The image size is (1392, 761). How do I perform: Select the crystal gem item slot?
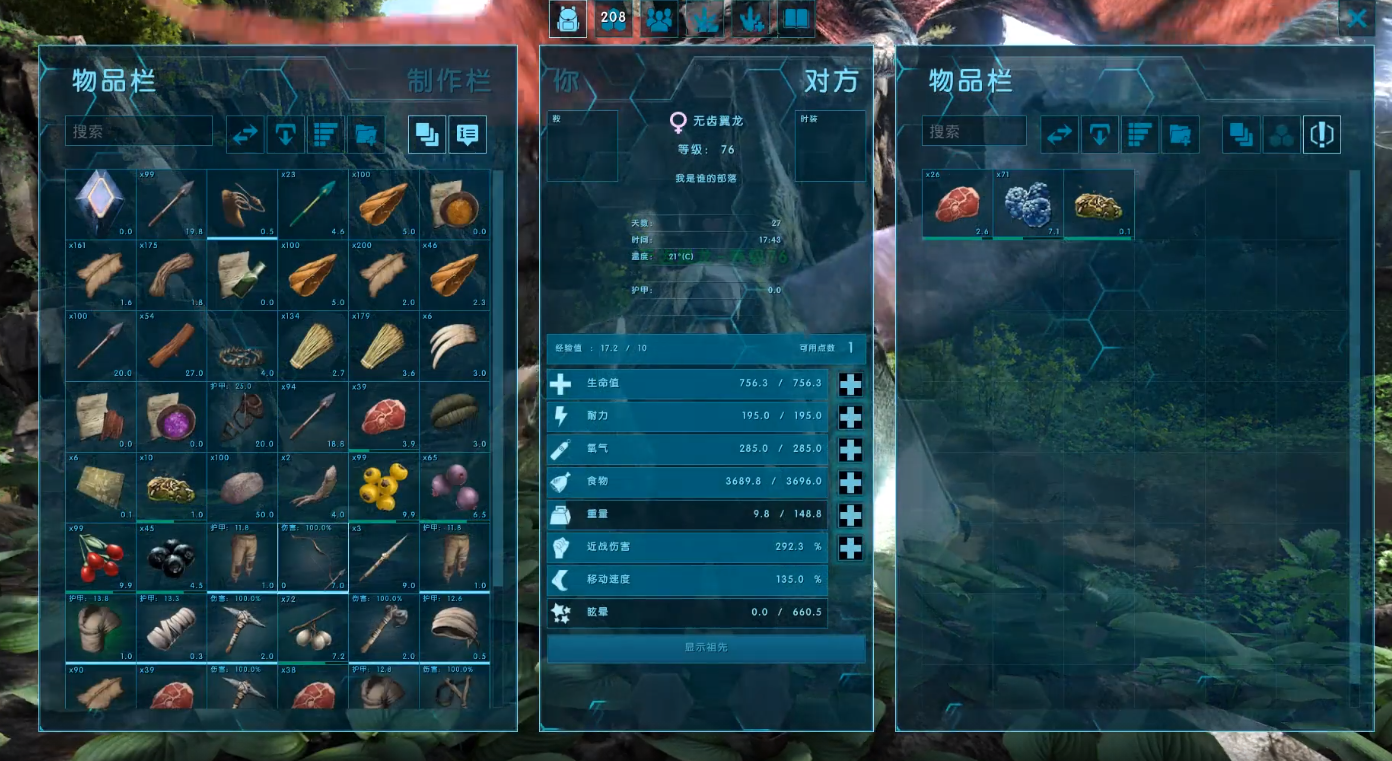(100, 203)
